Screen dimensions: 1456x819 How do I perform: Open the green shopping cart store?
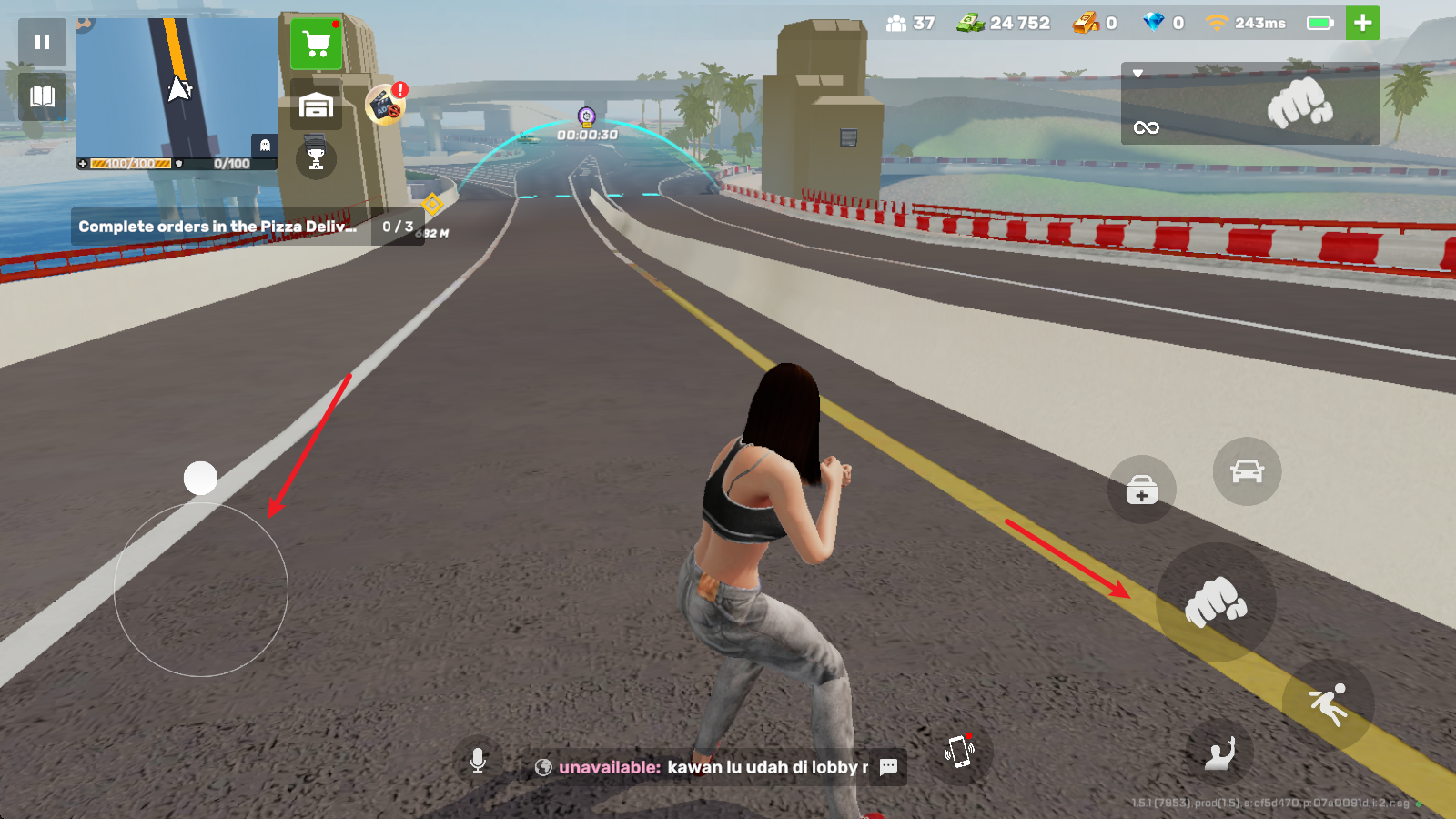[x=317, y=44]
